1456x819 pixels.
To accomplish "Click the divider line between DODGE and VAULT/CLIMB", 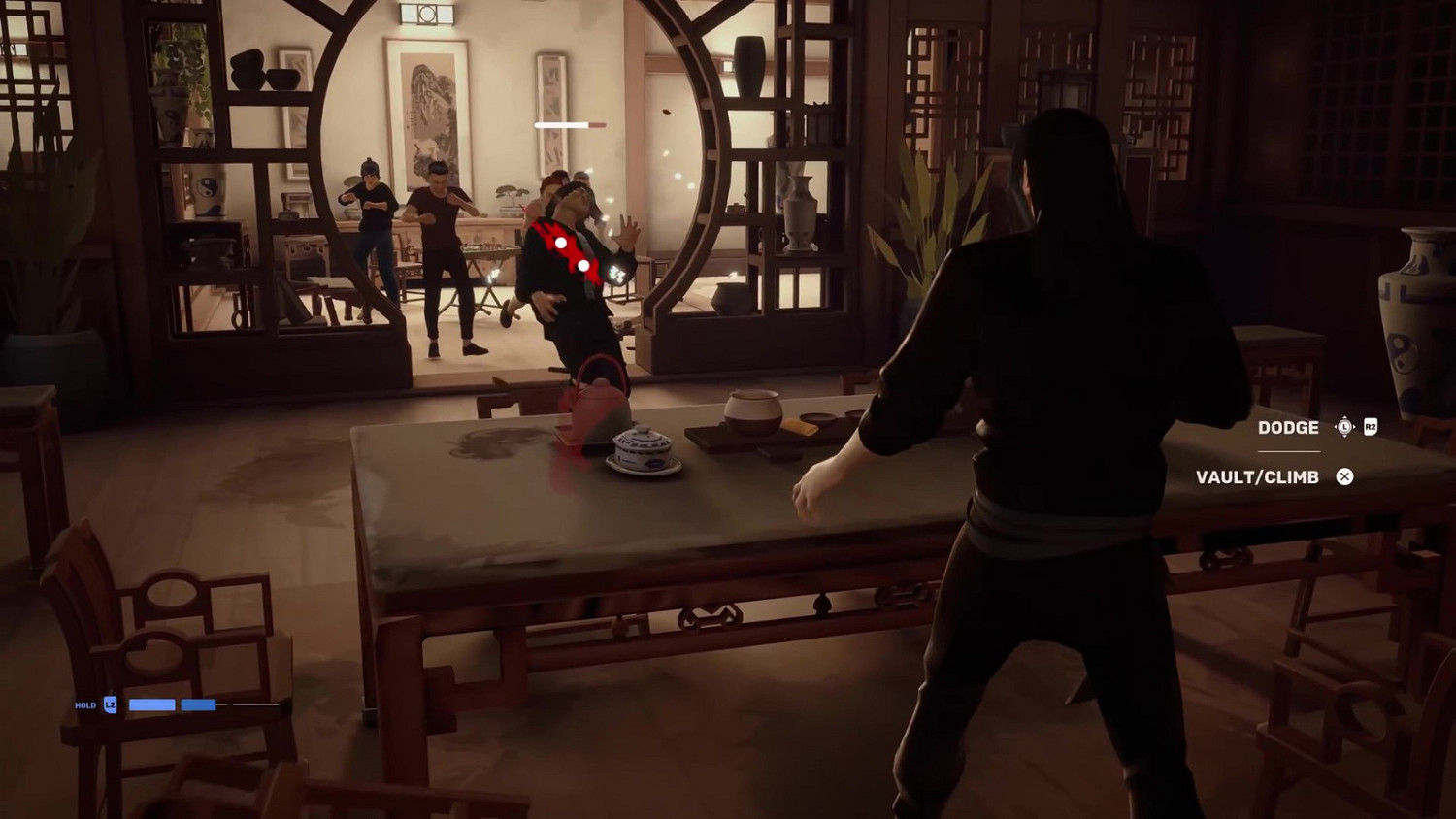I will 1289,451.
